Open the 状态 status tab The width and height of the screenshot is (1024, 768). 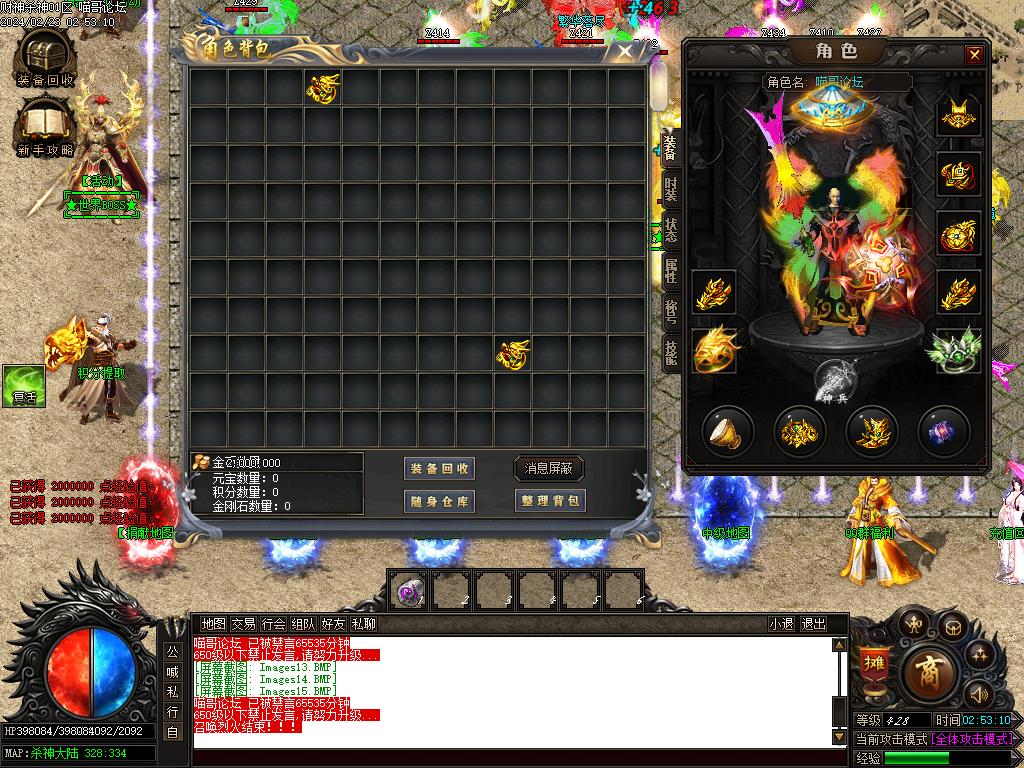point(670,229)
